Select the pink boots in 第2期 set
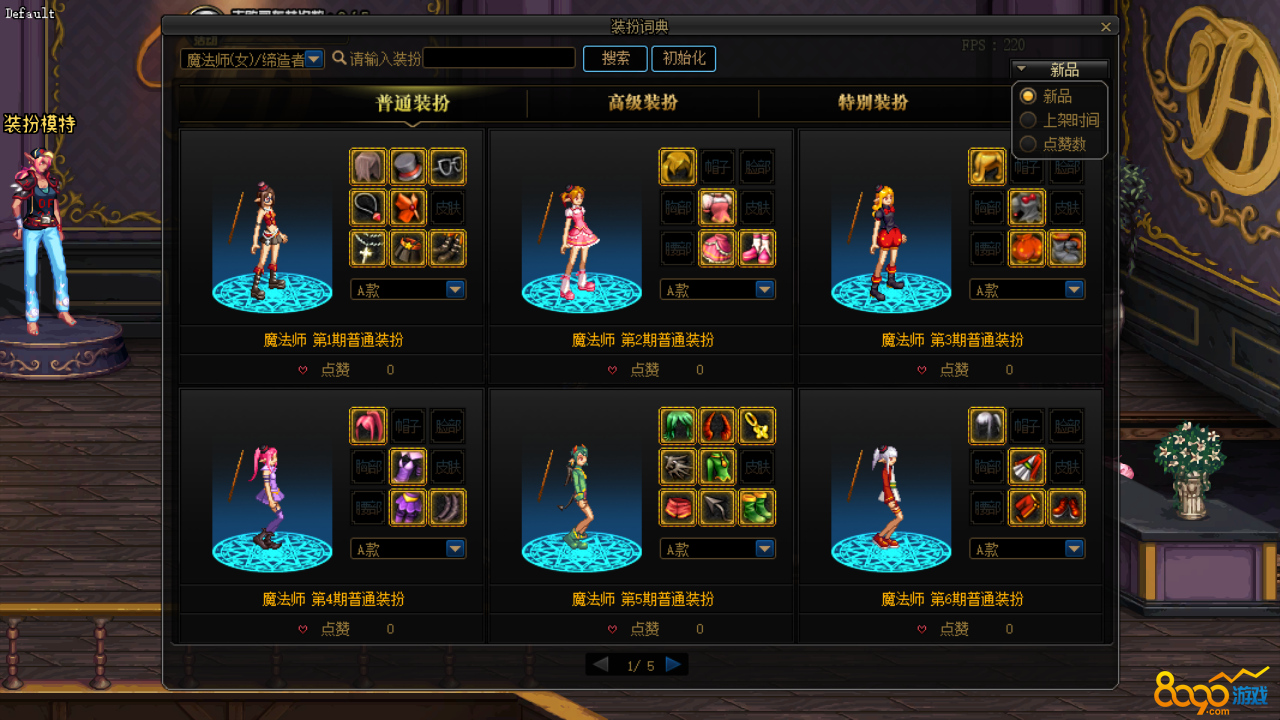This screenshot has height=720, width=1280. [x=757, y=248]
